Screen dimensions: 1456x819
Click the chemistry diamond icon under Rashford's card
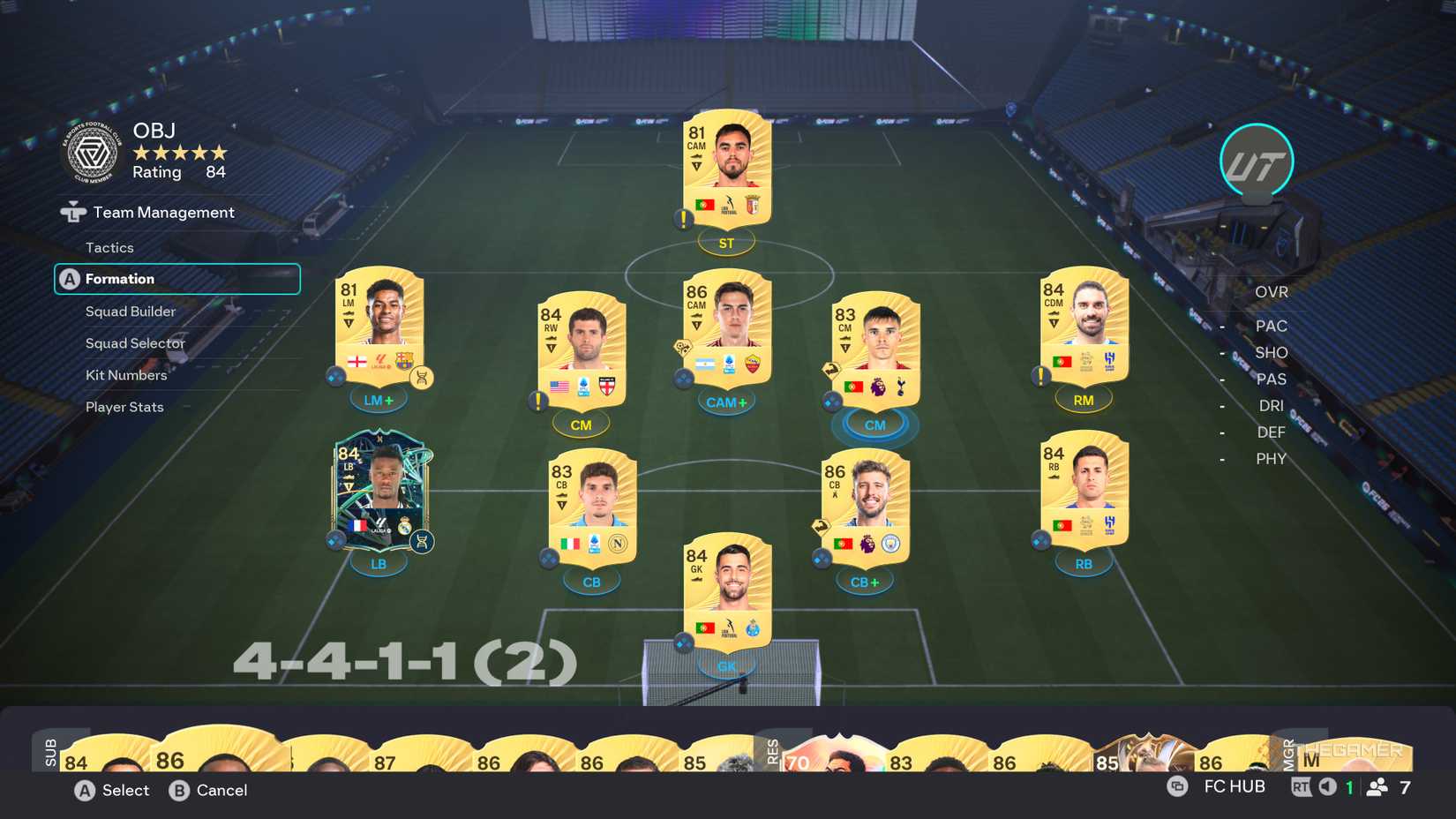coord(334,375)
